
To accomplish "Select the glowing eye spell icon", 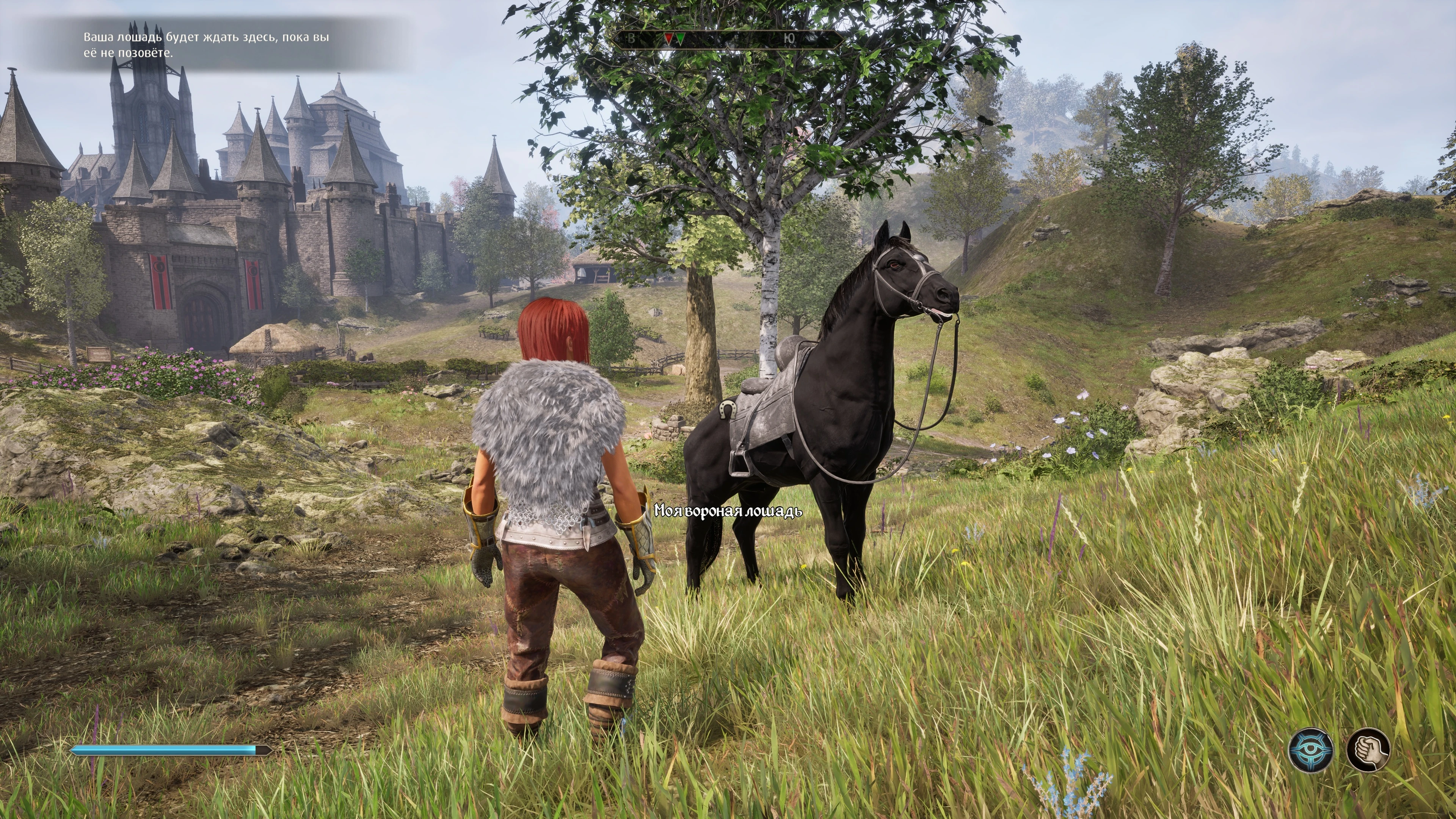I will coord(1311,750).
